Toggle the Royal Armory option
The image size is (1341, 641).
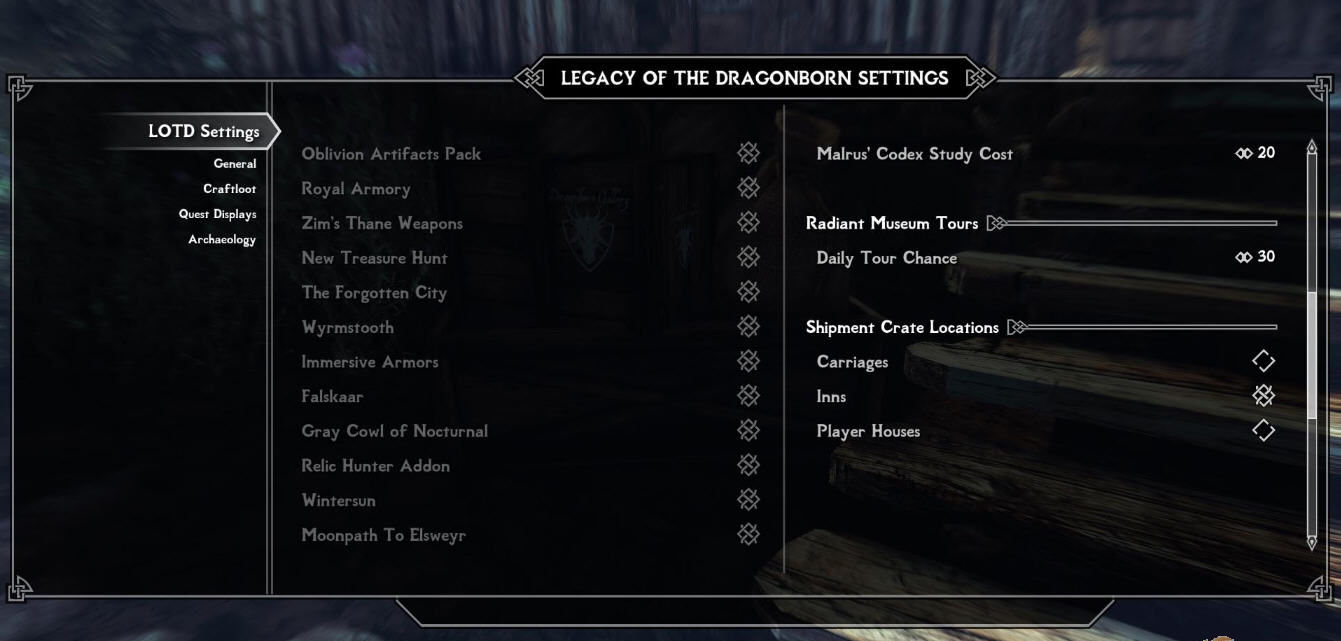tap(748, 188)
